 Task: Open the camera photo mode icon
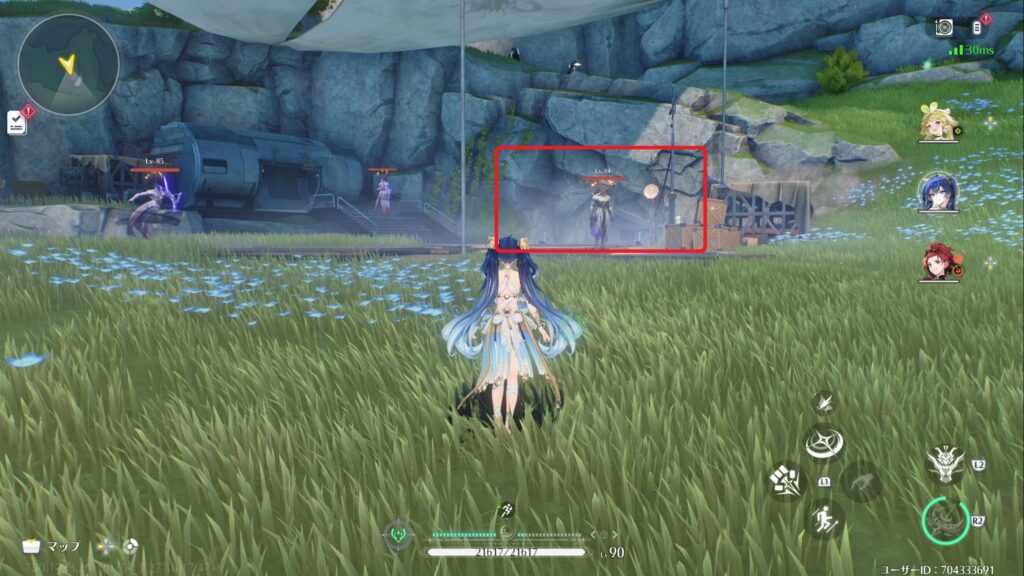click(x=944, y=28)
